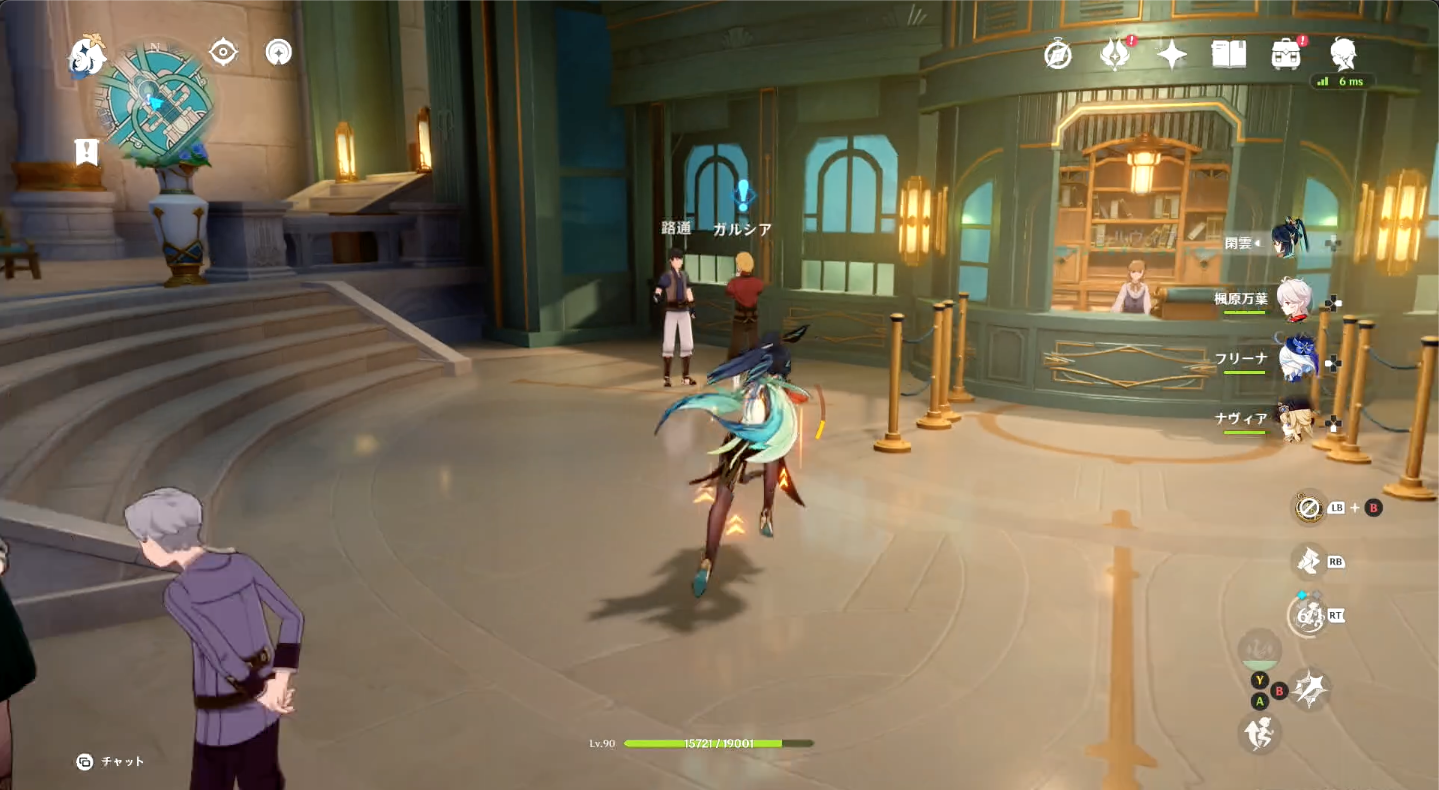
Task: Switch to party member フリーナ
Action: (x=1295, y=358)
